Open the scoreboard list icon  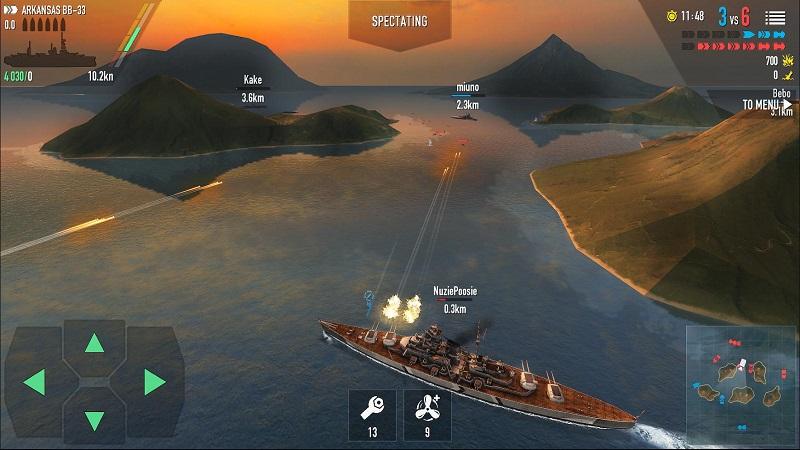775,17
